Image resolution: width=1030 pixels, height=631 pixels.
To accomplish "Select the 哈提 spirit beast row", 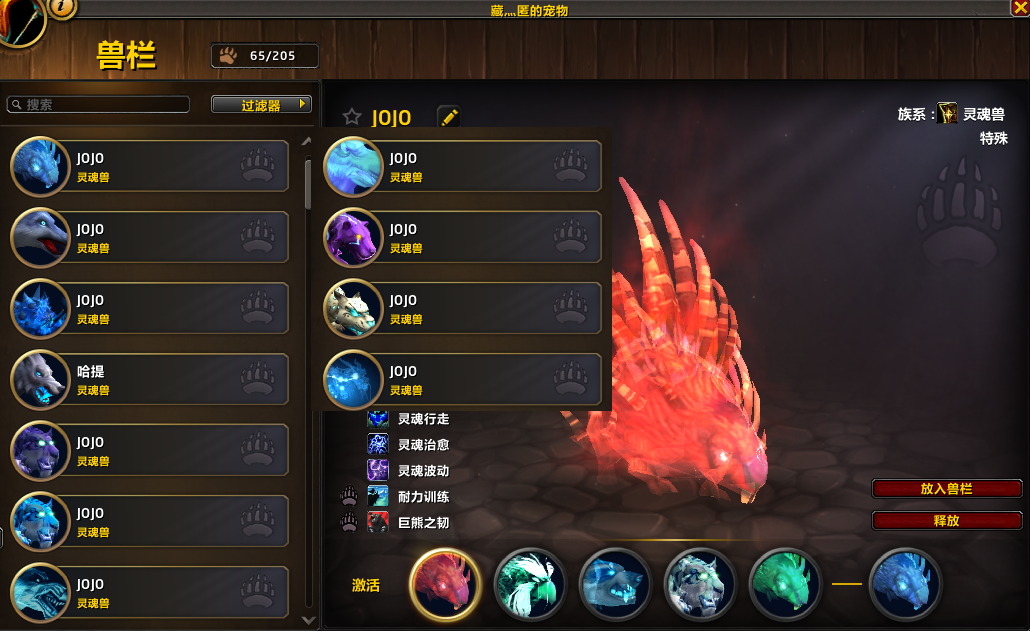I will 150,380.
